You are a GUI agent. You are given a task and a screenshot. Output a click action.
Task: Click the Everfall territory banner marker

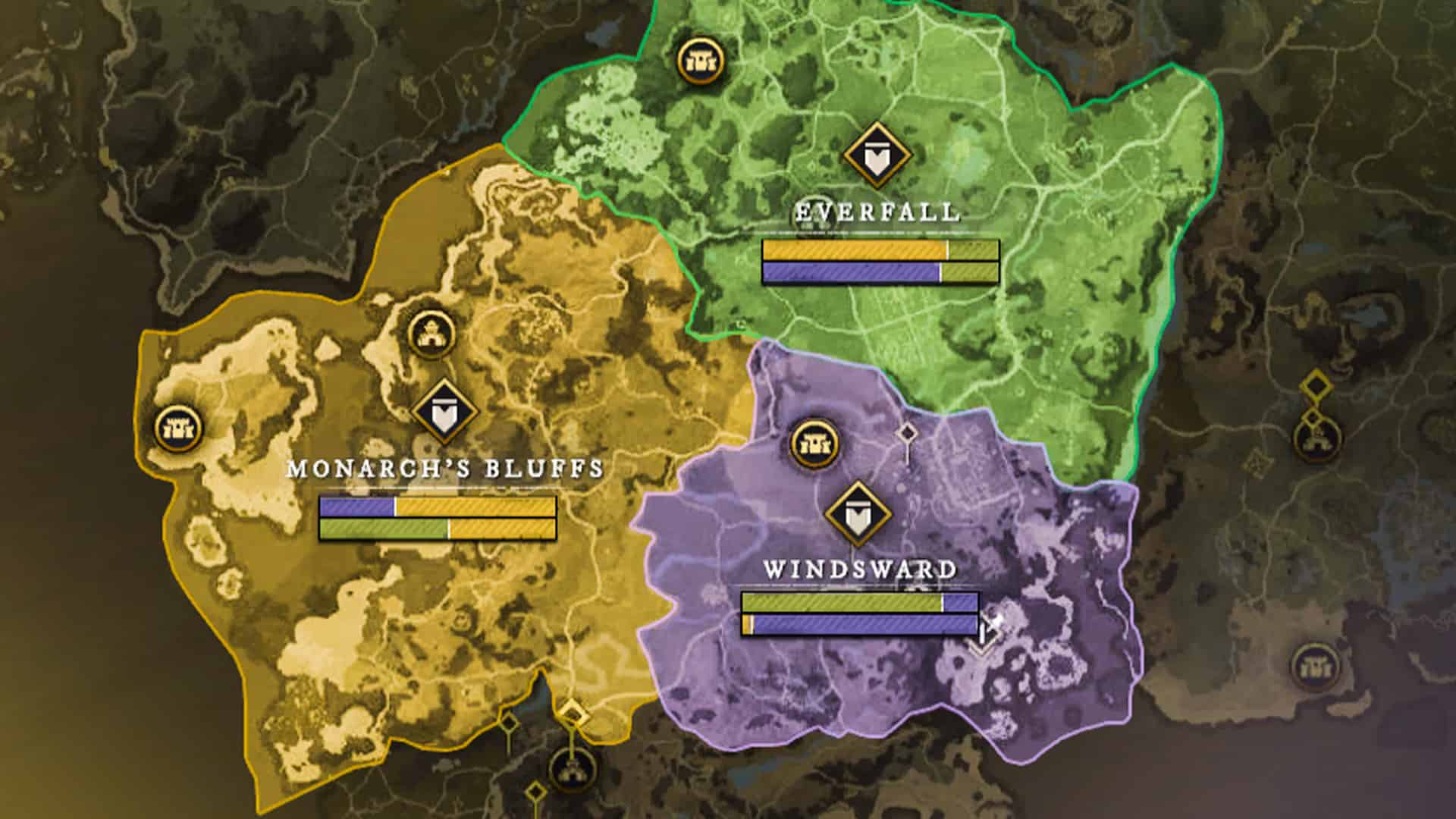[x=876, y=154]
